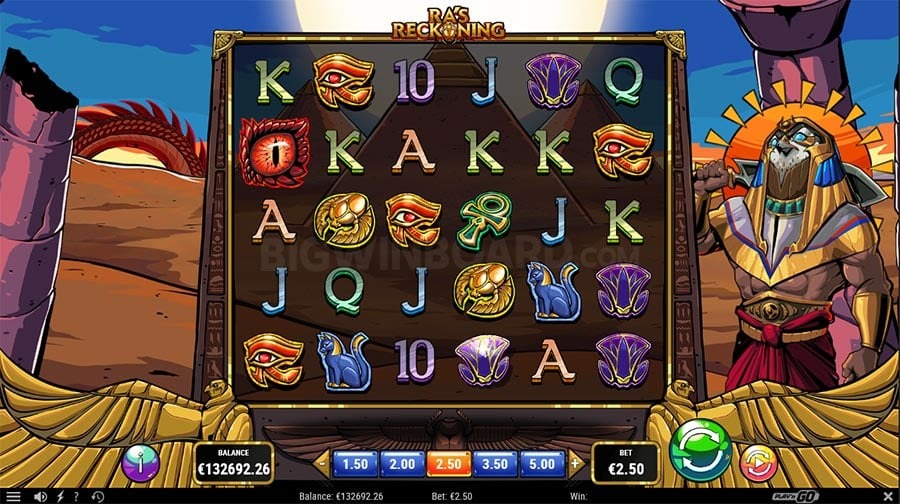Toggle fast play lightning icon
Viewport: 900px width, 504px height.
58,496
